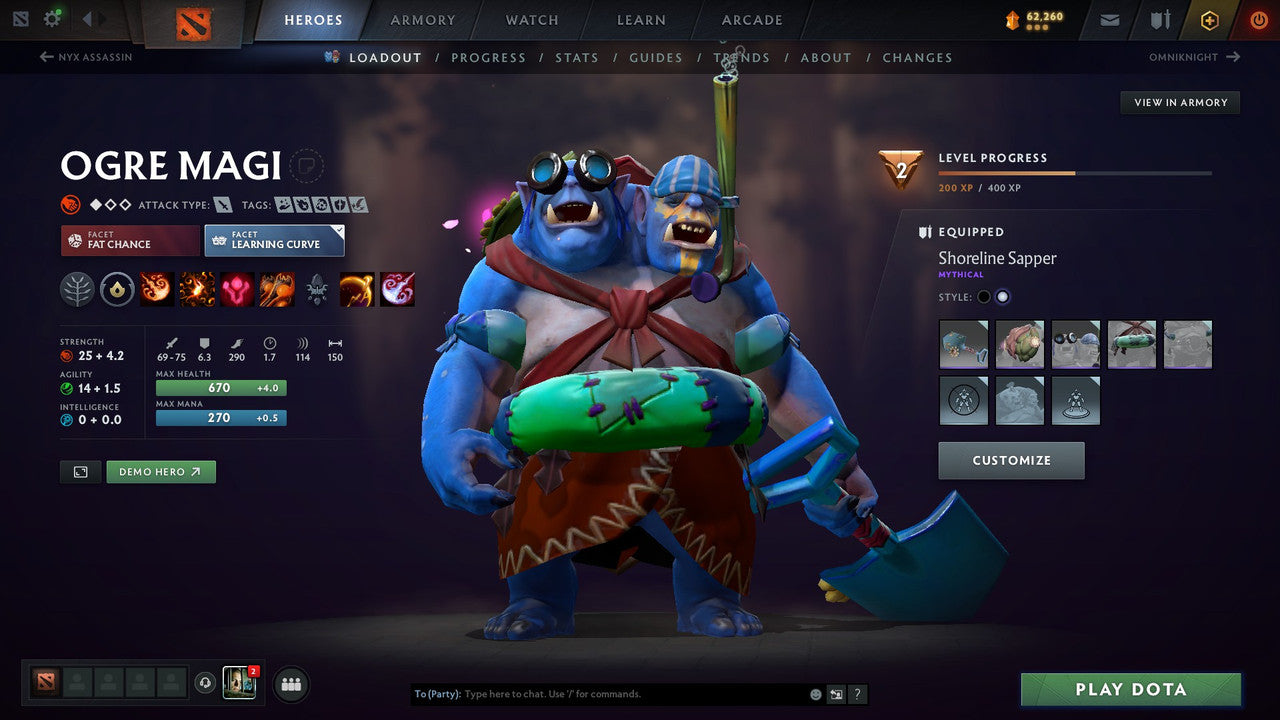
Task: Open the ARCADE menu
Action: click(751, 19)
